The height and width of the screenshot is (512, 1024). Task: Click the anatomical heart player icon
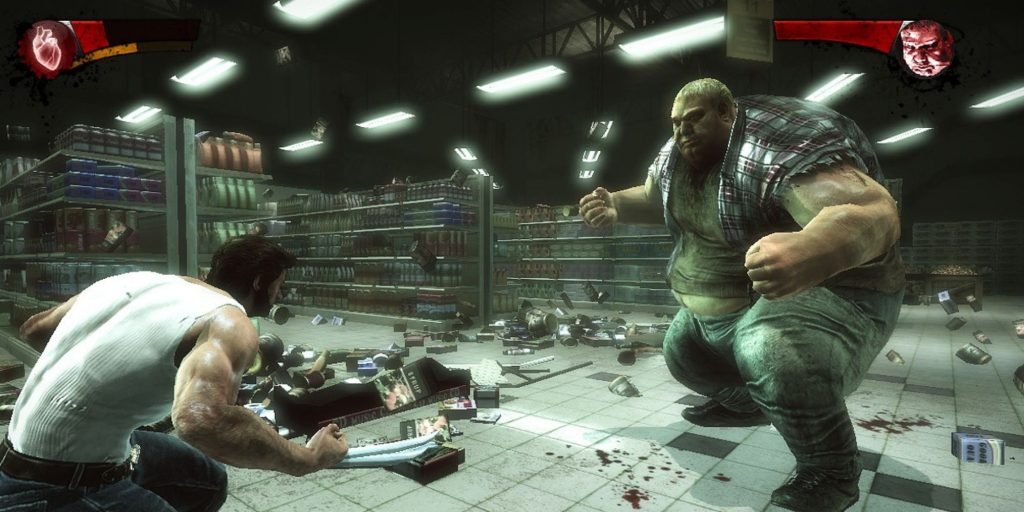pyautogui.click(x=49, y=48)
